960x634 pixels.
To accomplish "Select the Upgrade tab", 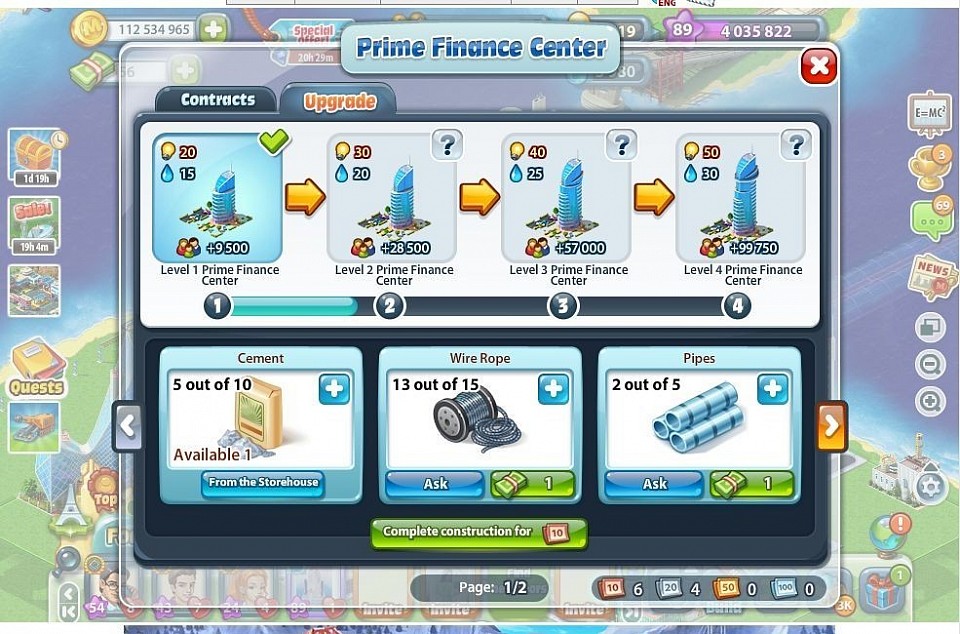I will point(339,102).
